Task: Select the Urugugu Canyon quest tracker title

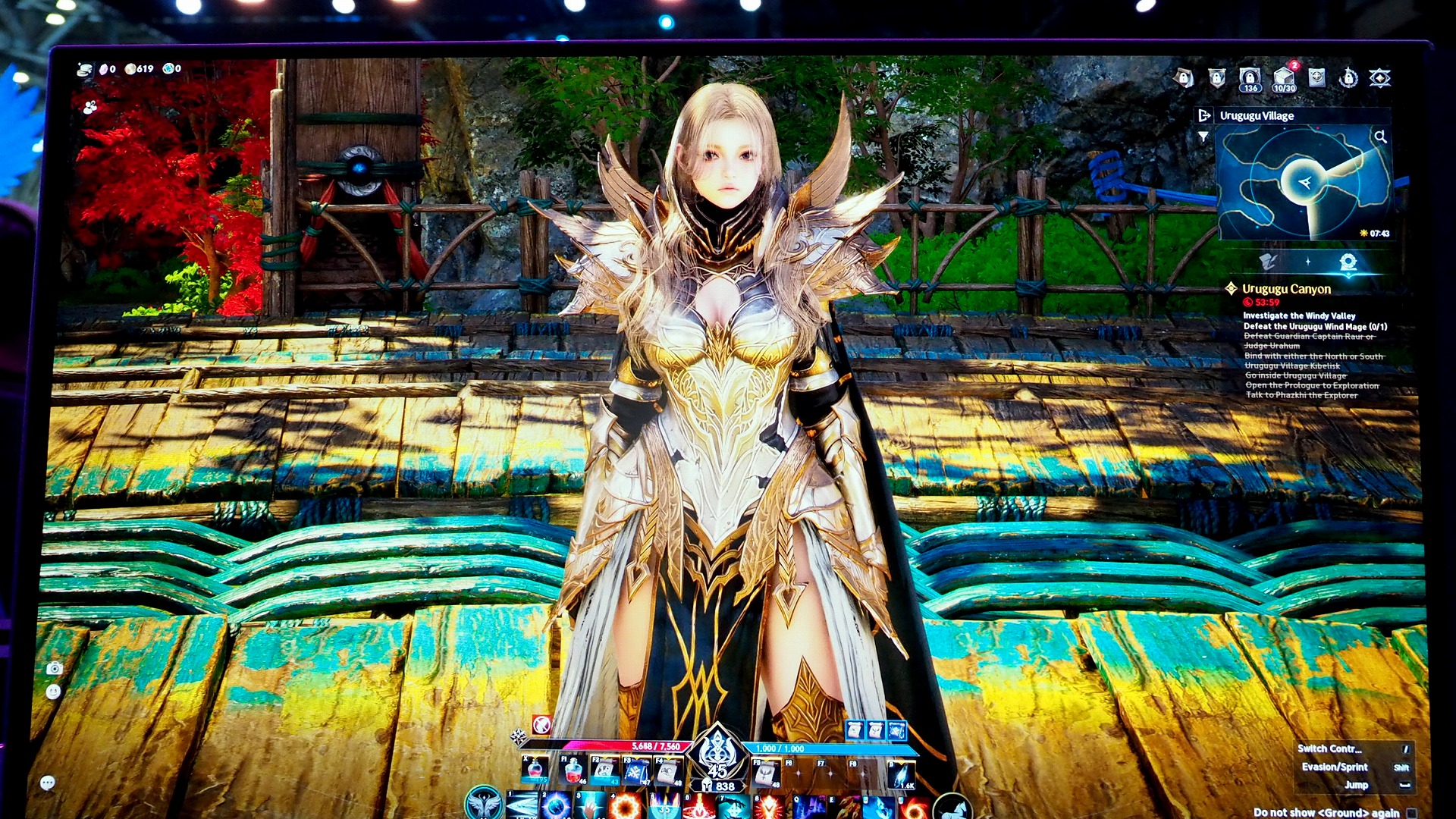Action: tap(1286, 289)
